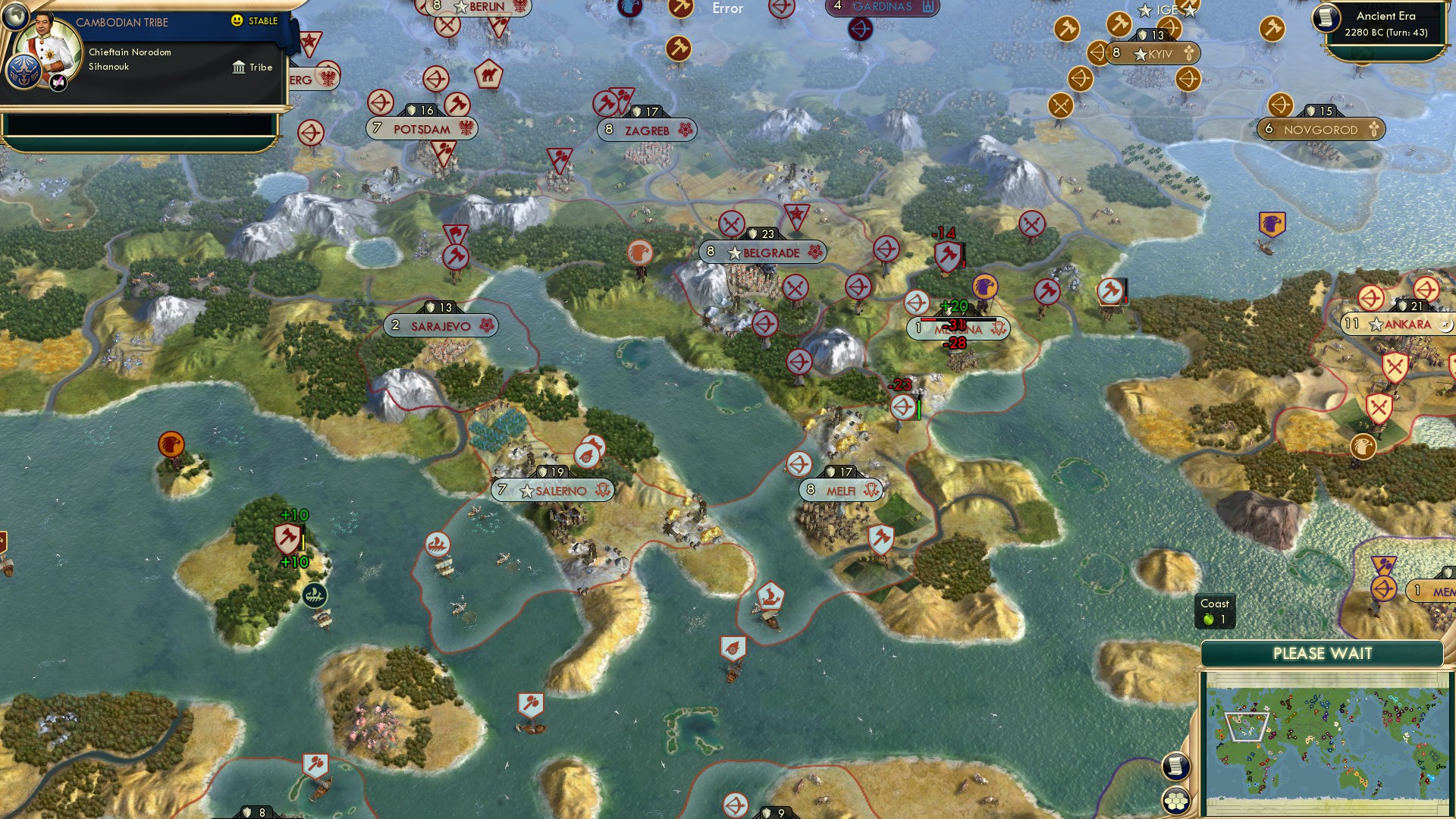
Task: Select the Melfi city banner
Action: pyautogui.click(x=840, y=490)
